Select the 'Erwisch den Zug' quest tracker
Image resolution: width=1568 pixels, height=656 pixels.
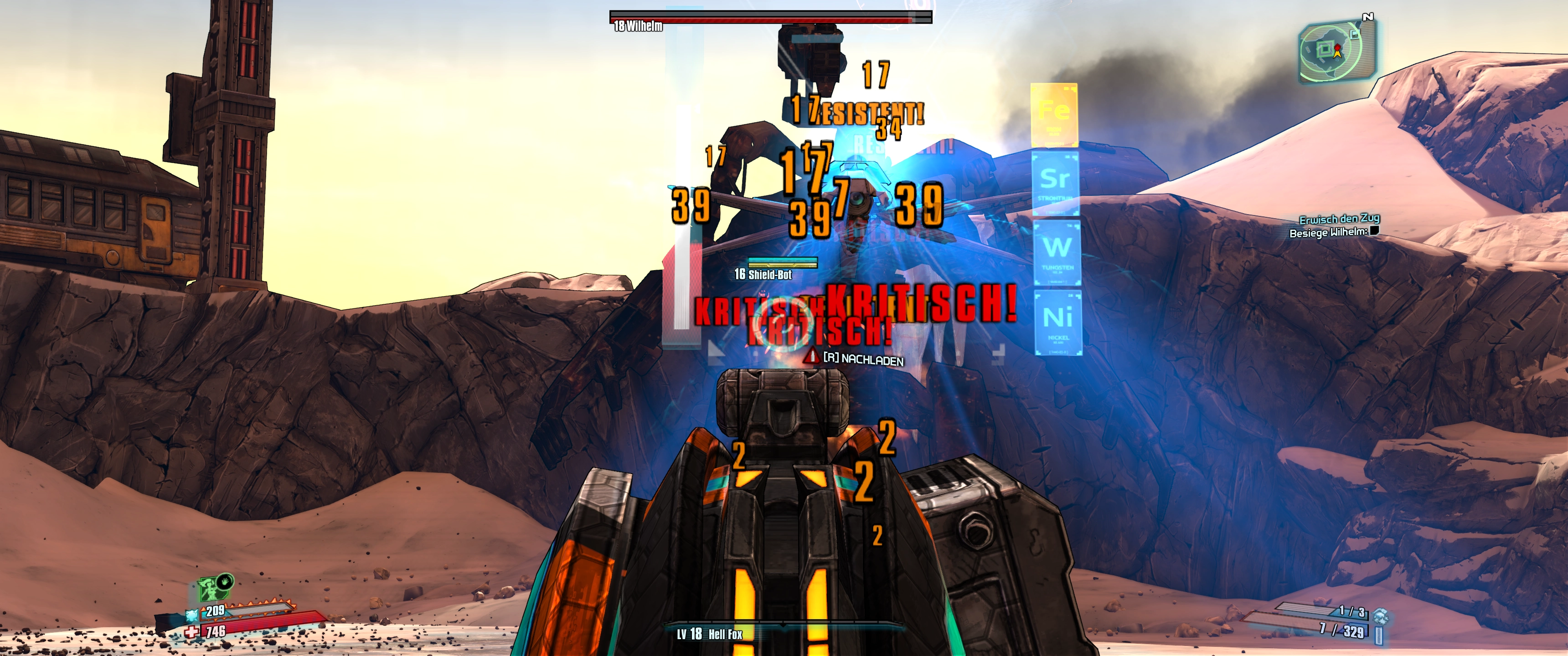click(x=1339, y=219)
